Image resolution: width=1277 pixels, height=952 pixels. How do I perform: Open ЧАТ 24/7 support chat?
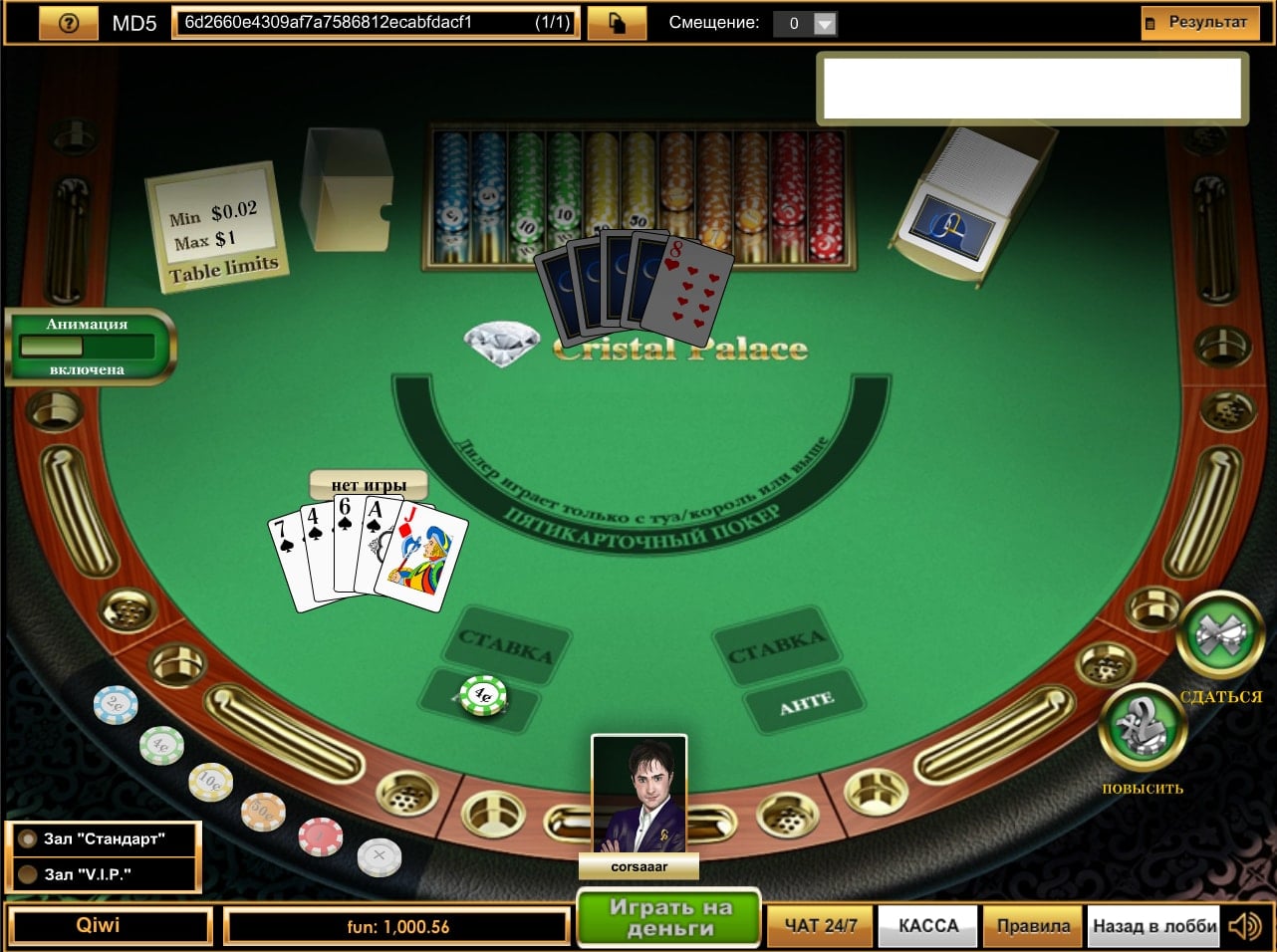point(820,926)
